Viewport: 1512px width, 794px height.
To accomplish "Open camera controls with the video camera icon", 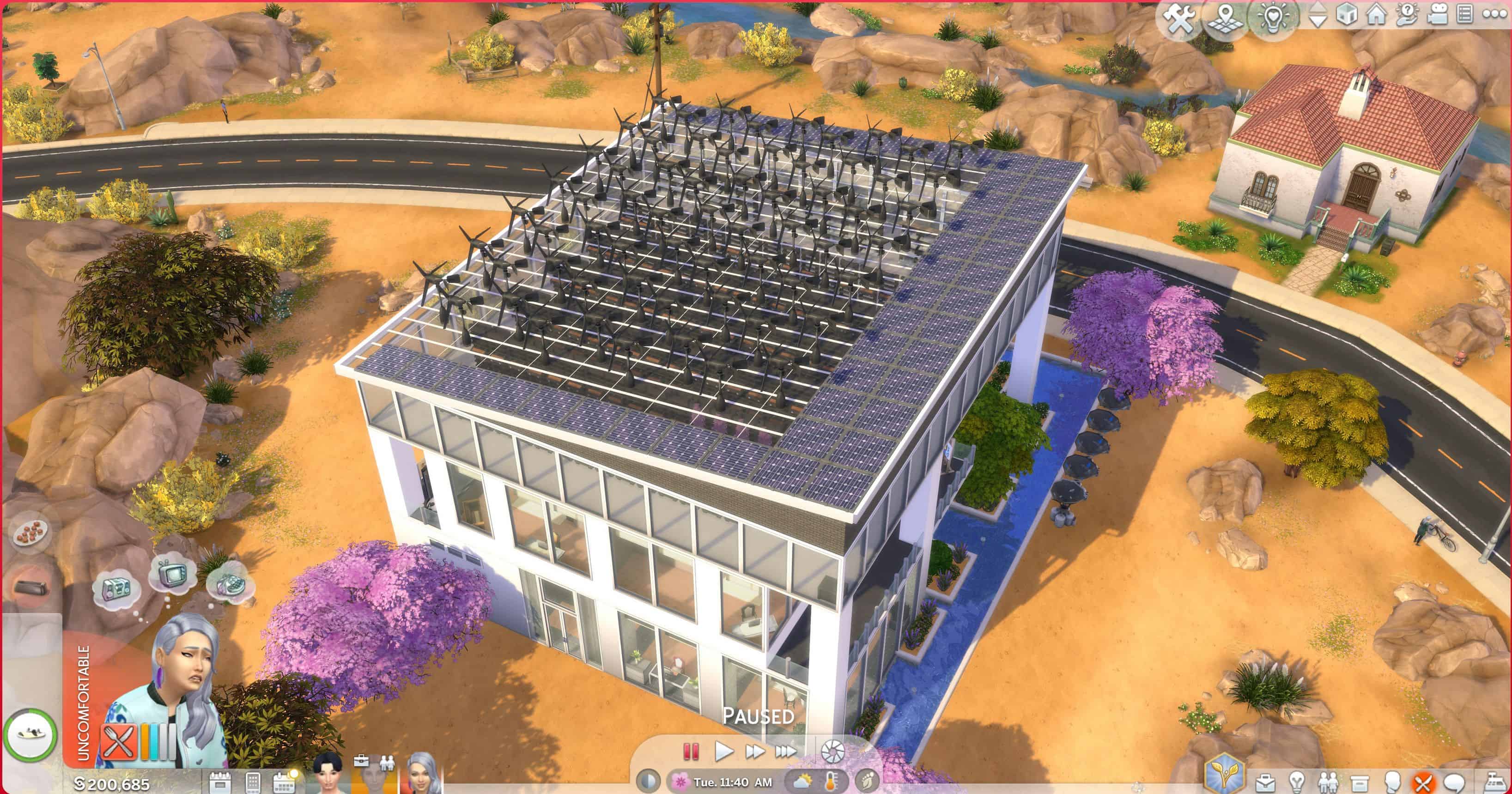I will [1437, 15].
